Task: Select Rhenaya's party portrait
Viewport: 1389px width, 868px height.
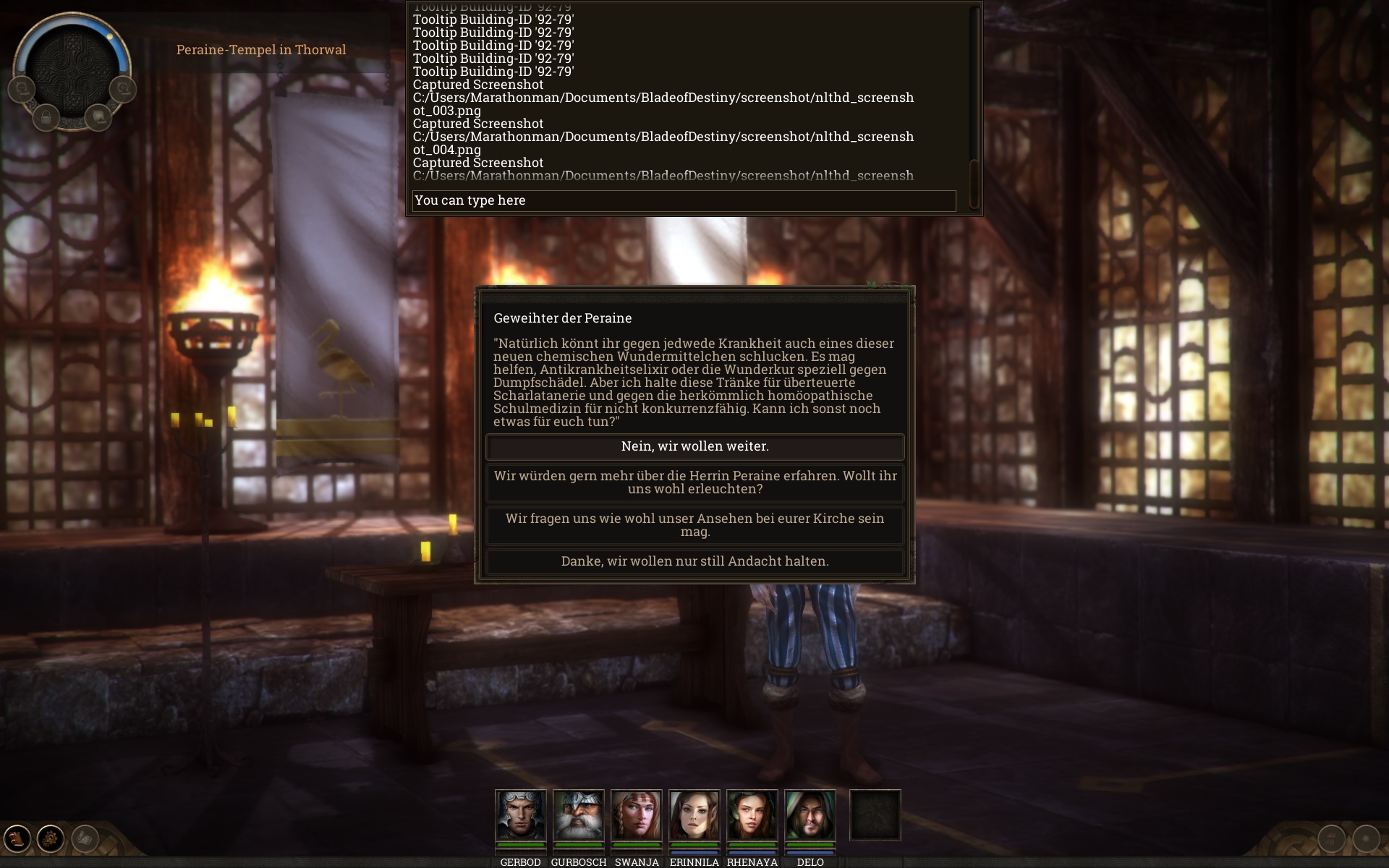Action: [x=752, y=815]
